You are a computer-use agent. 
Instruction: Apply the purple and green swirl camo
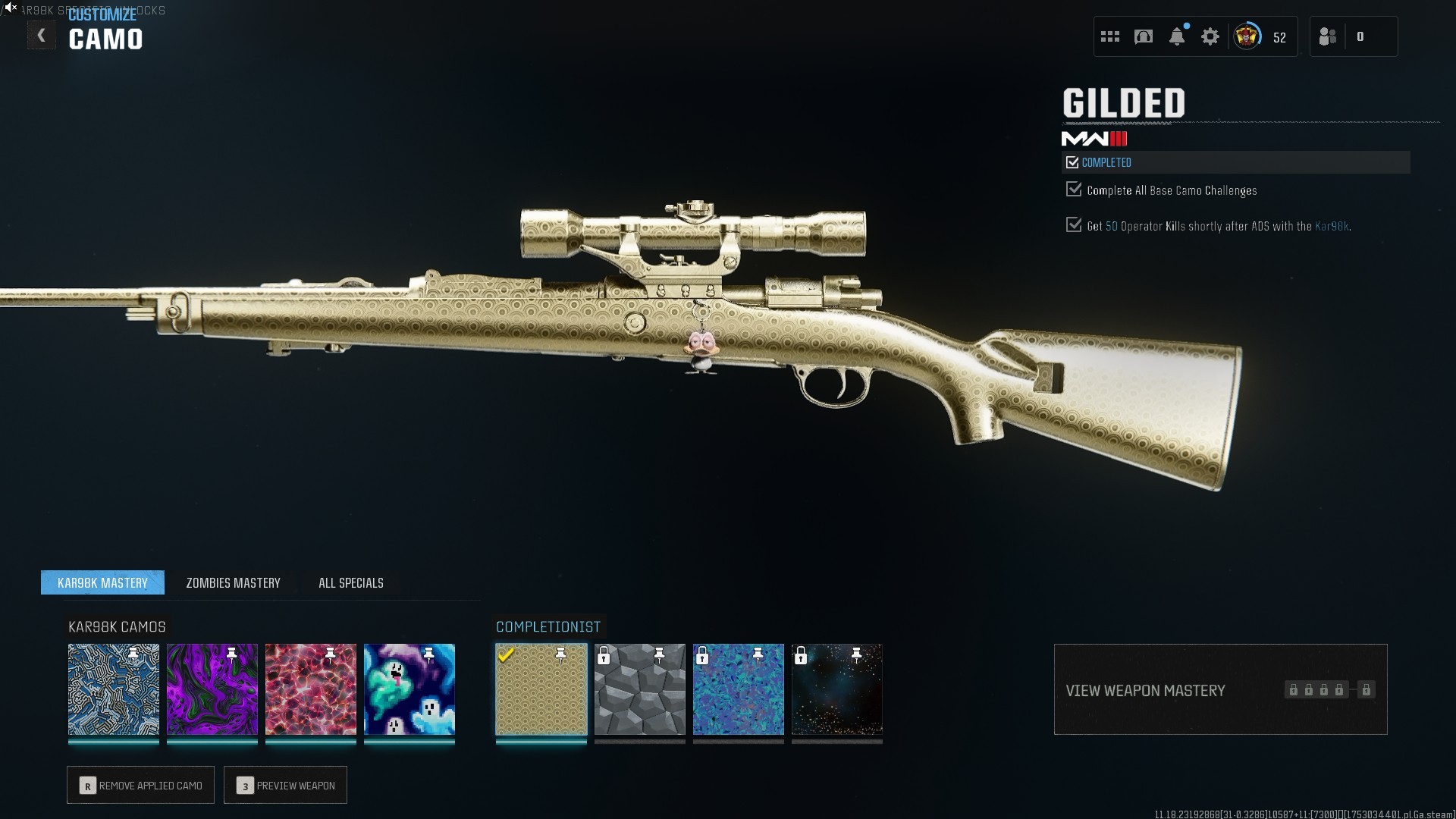point(212,689)
